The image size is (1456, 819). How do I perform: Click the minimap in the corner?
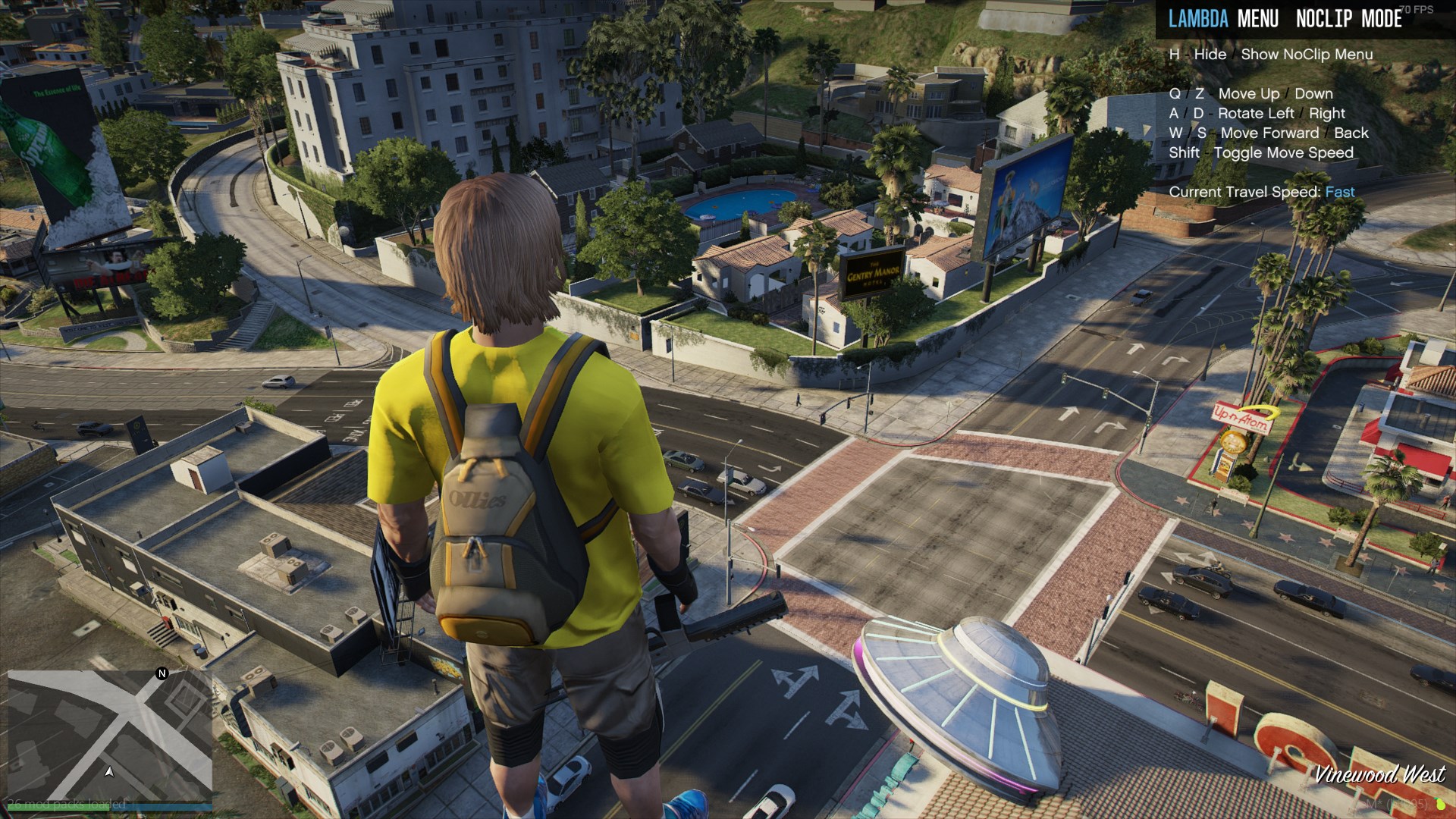click(110, 736)
